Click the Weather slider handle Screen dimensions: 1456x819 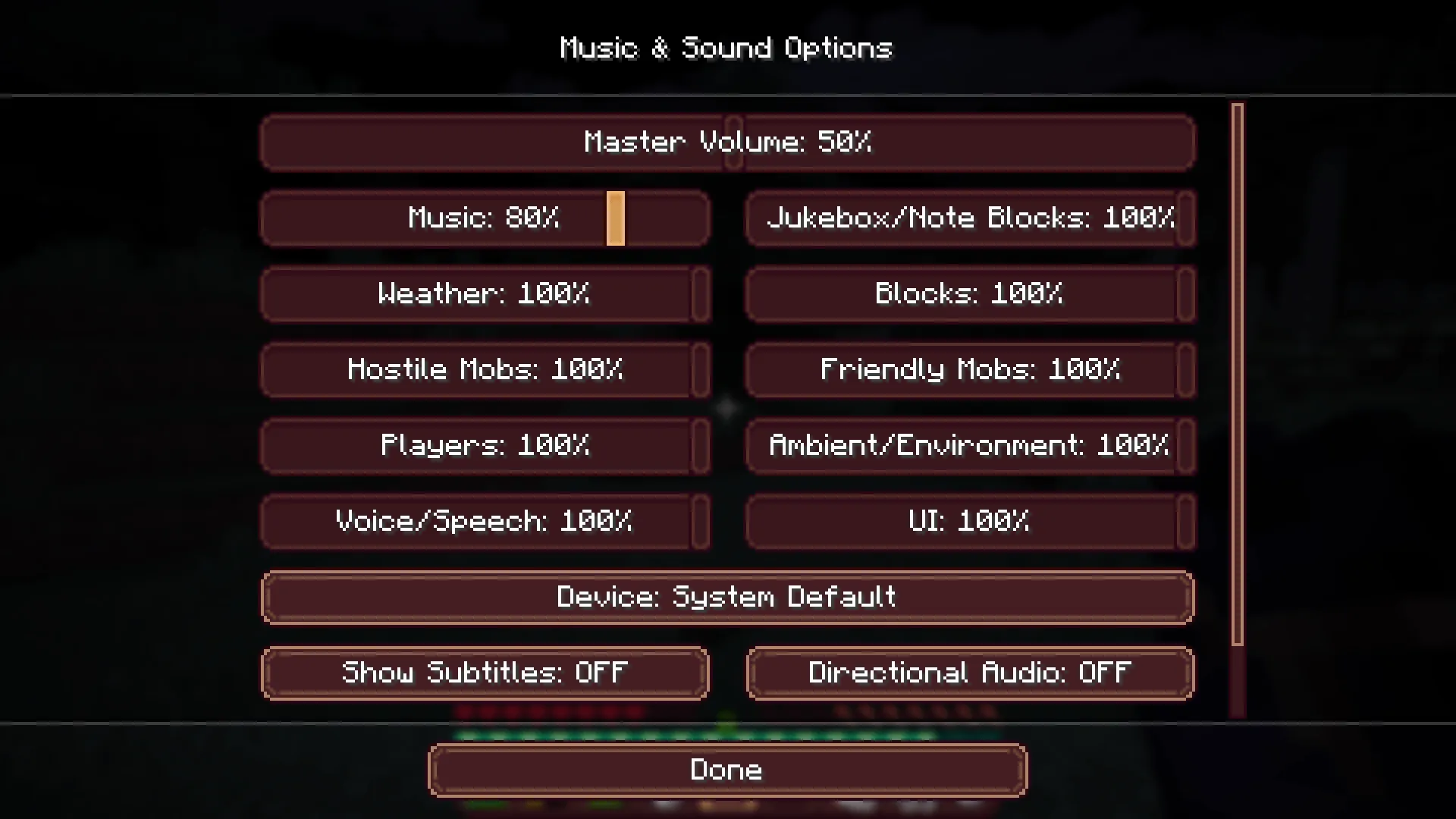coord(699,294)
